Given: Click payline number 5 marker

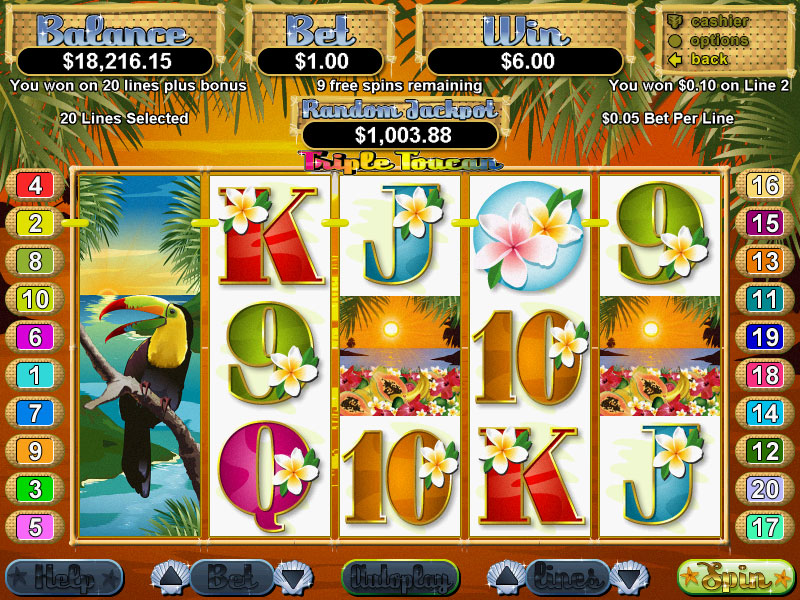Looking at the screenshot, I should pos(35,526).
